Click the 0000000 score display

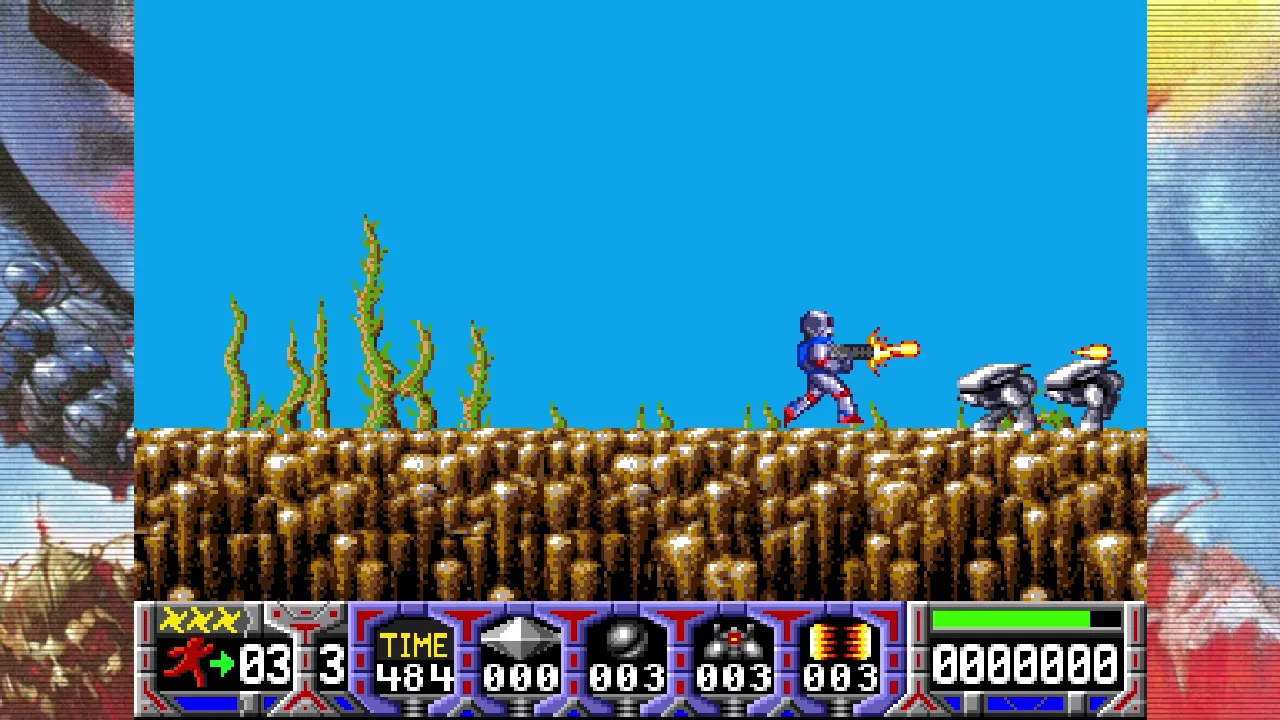[1025, 663]
